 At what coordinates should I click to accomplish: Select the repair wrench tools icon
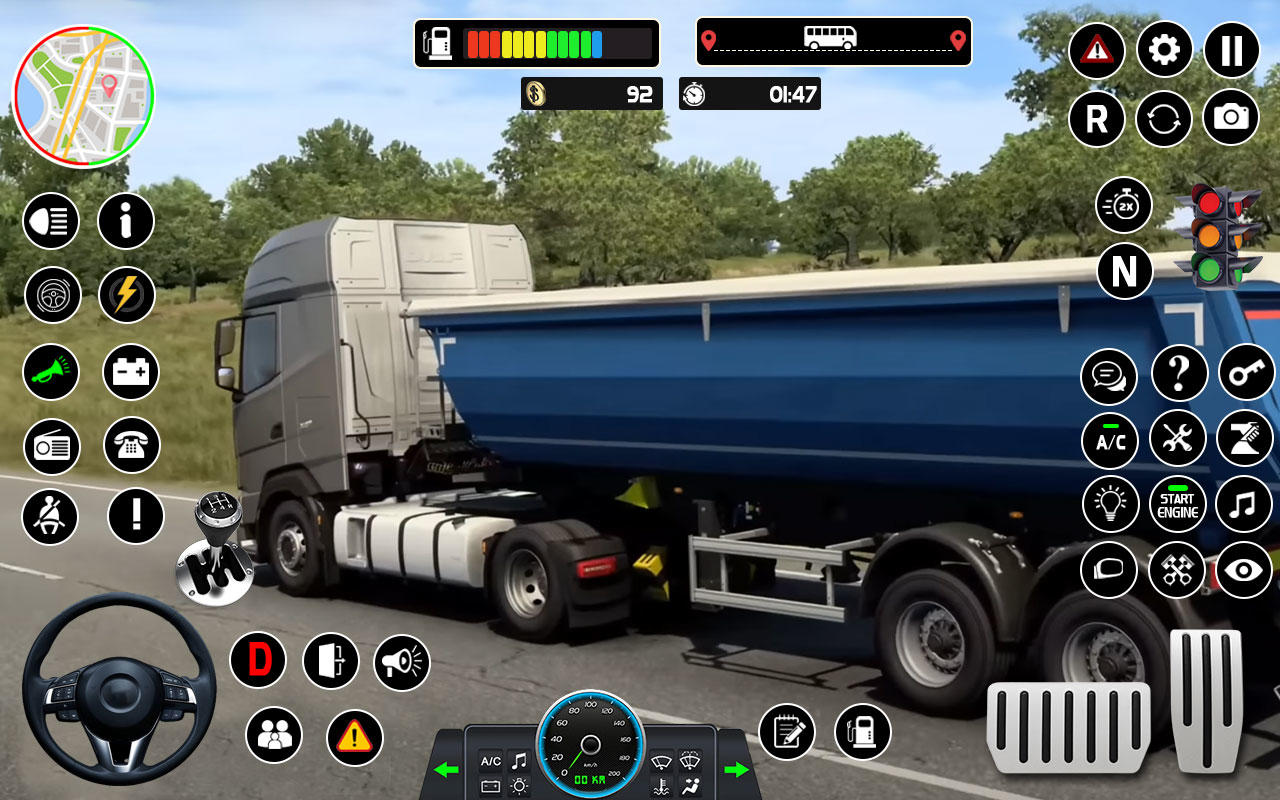click(1178, 438)
